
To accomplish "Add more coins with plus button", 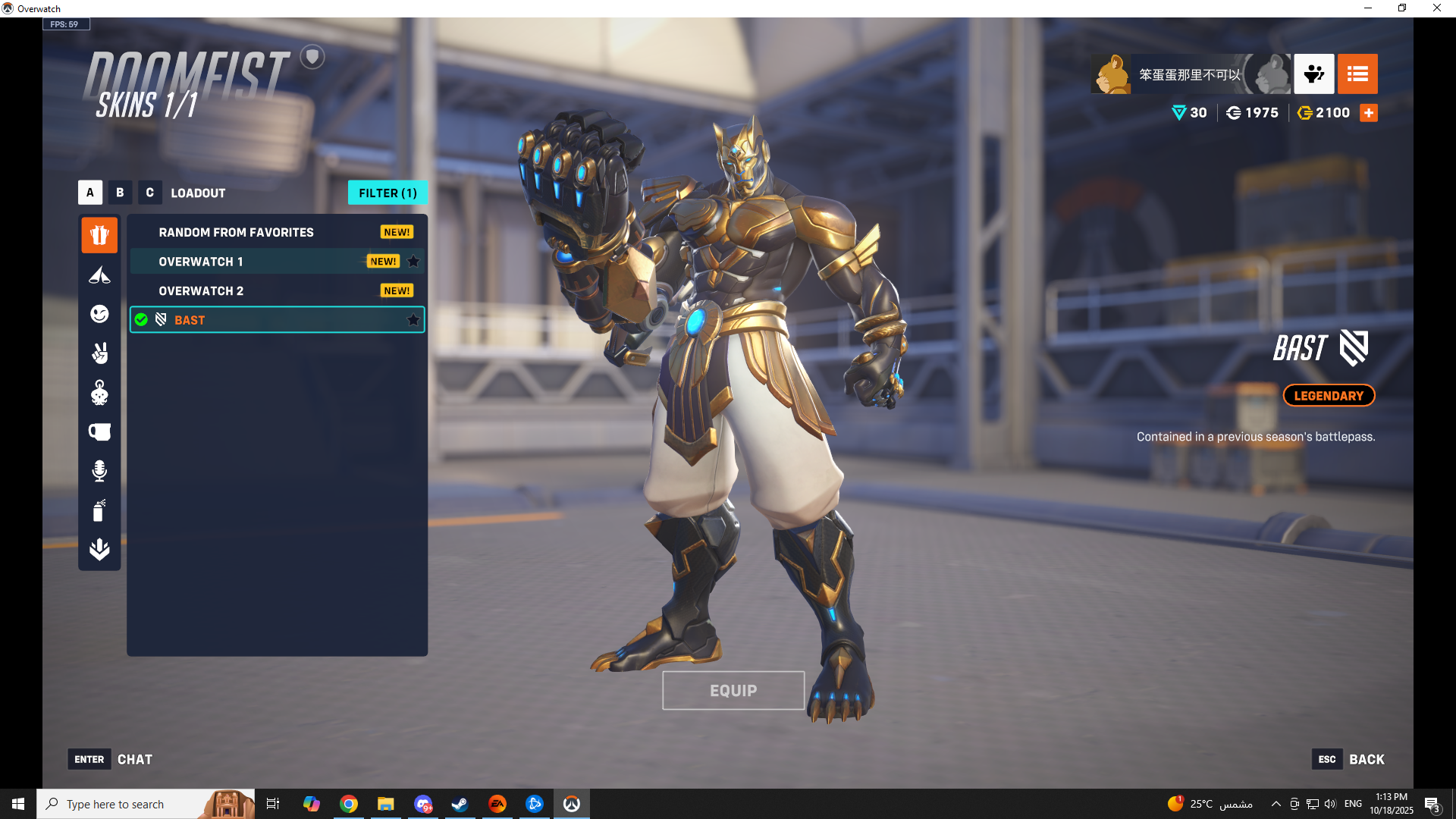I will click(1369, 113).
